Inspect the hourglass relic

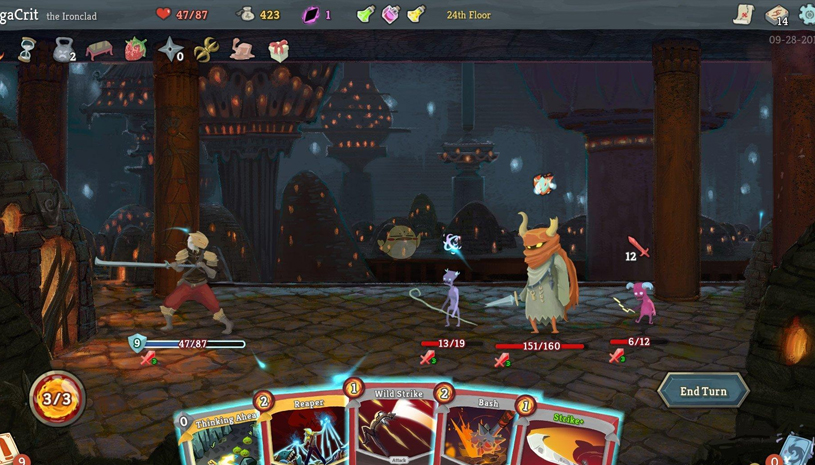[x=27, y=48]
